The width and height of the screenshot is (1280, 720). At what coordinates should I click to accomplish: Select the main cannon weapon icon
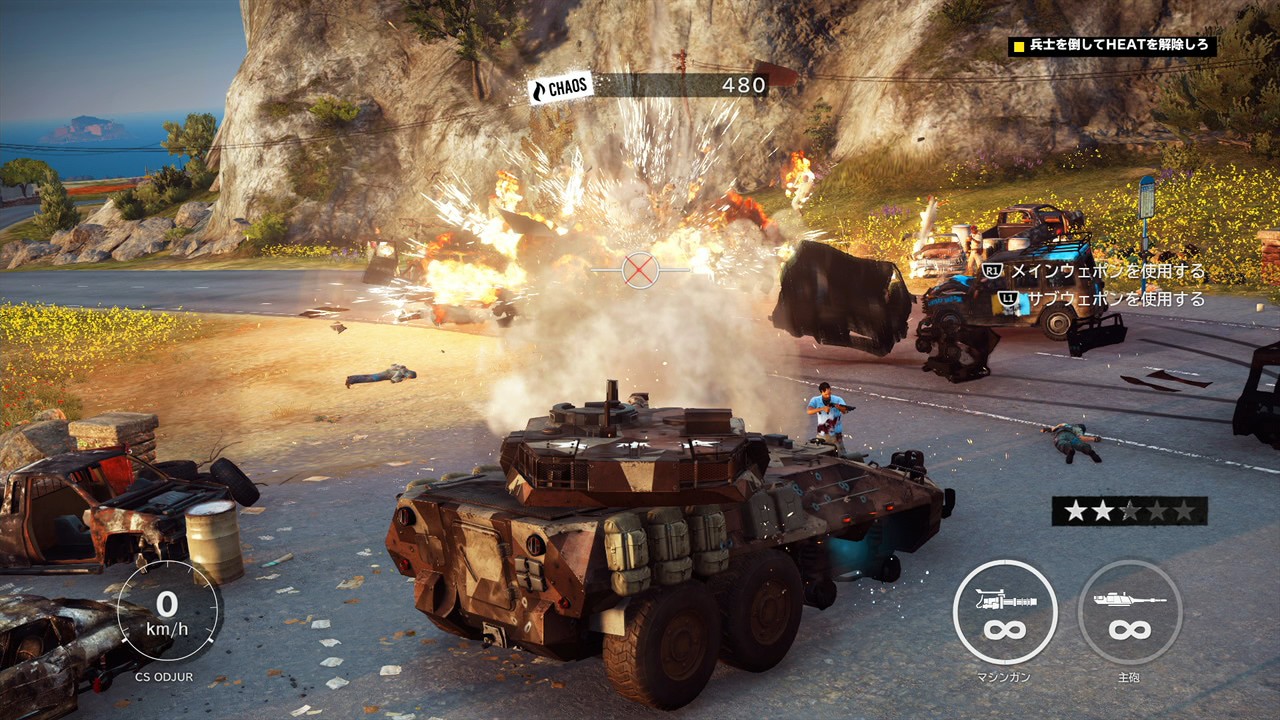(x=1129, y=611)
